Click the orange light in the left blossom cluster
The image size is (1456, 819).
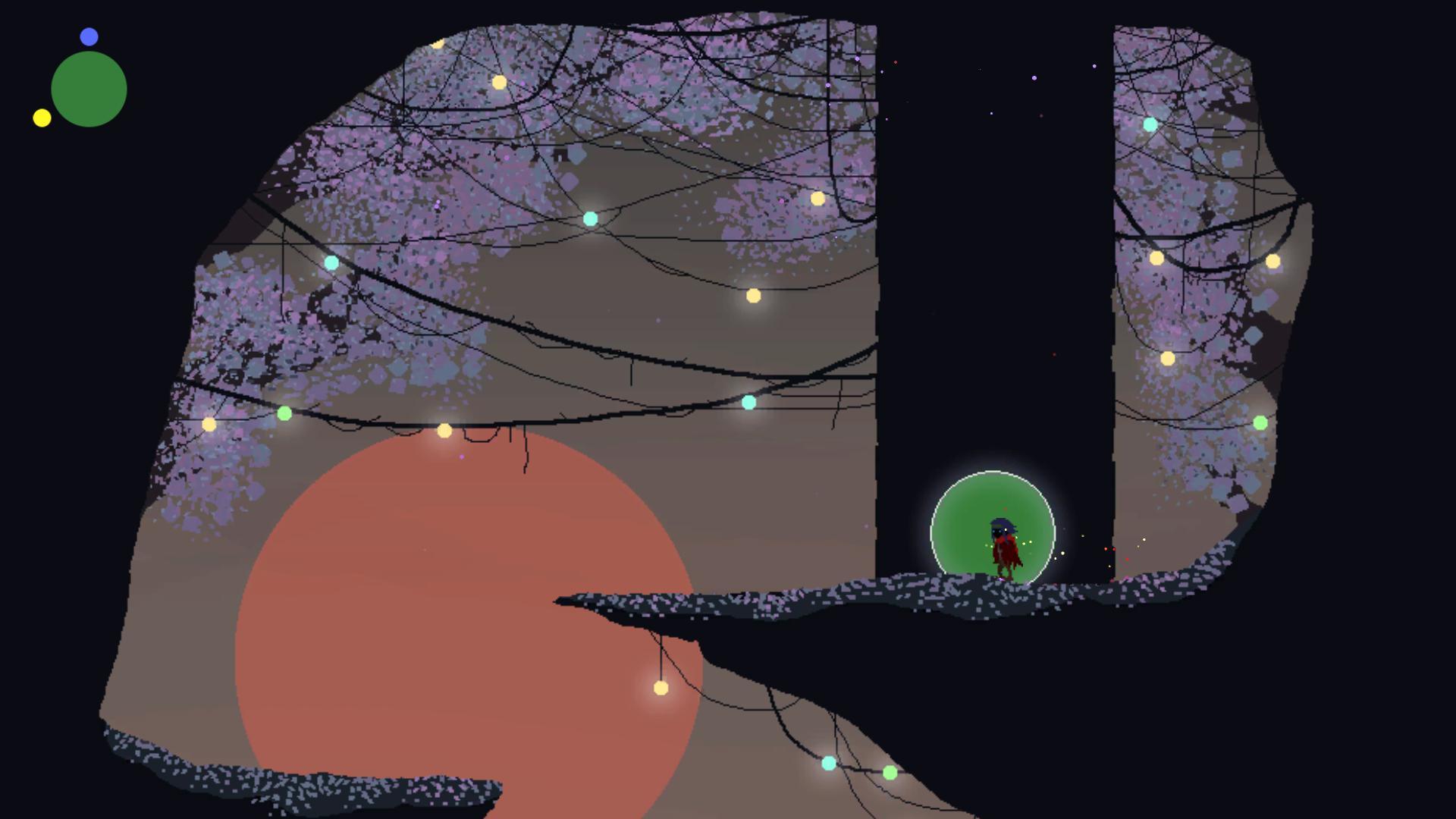(x=211, y=425)
